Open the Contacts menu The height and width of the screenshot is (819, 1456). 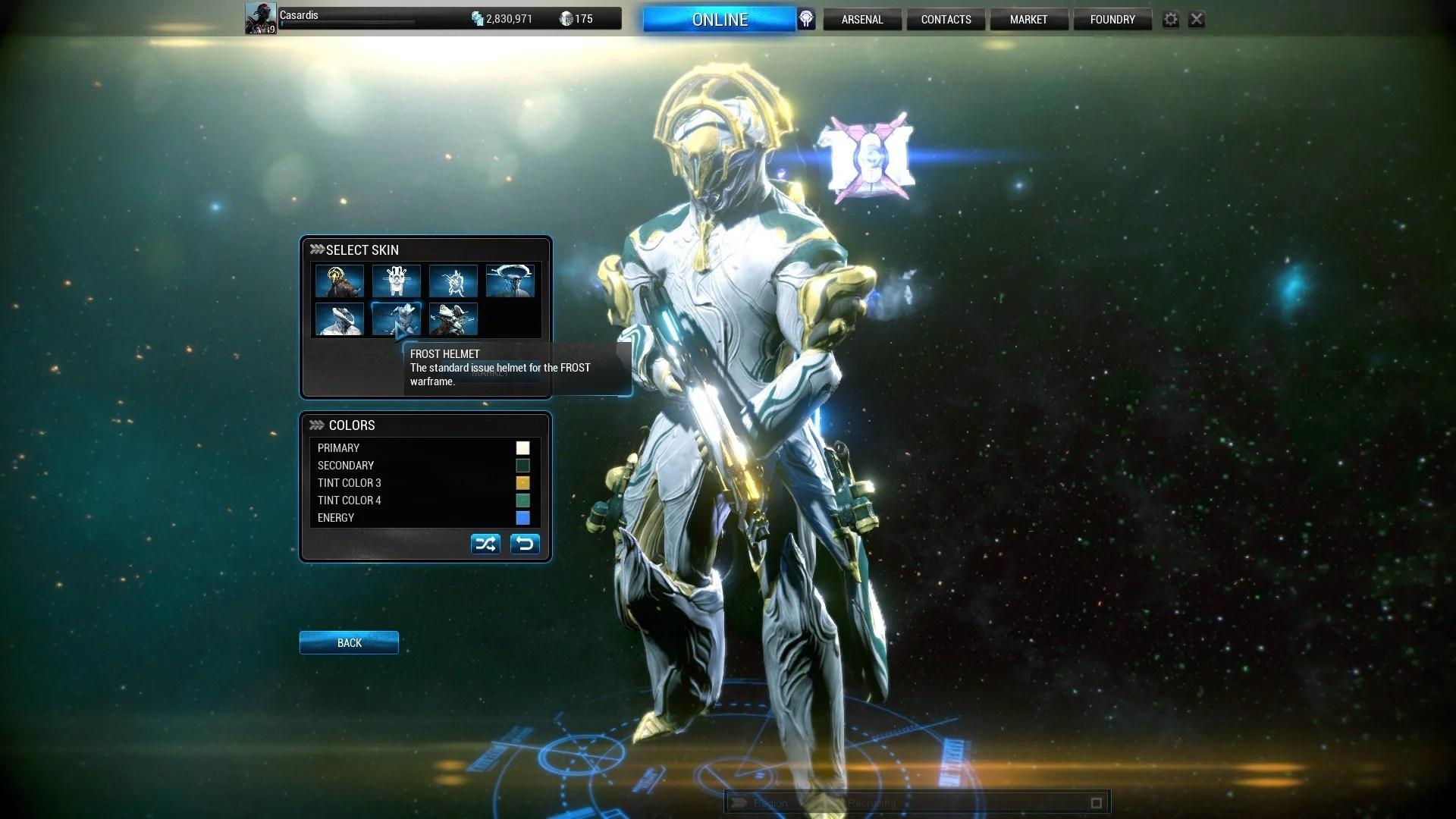(x=946, y=20)
